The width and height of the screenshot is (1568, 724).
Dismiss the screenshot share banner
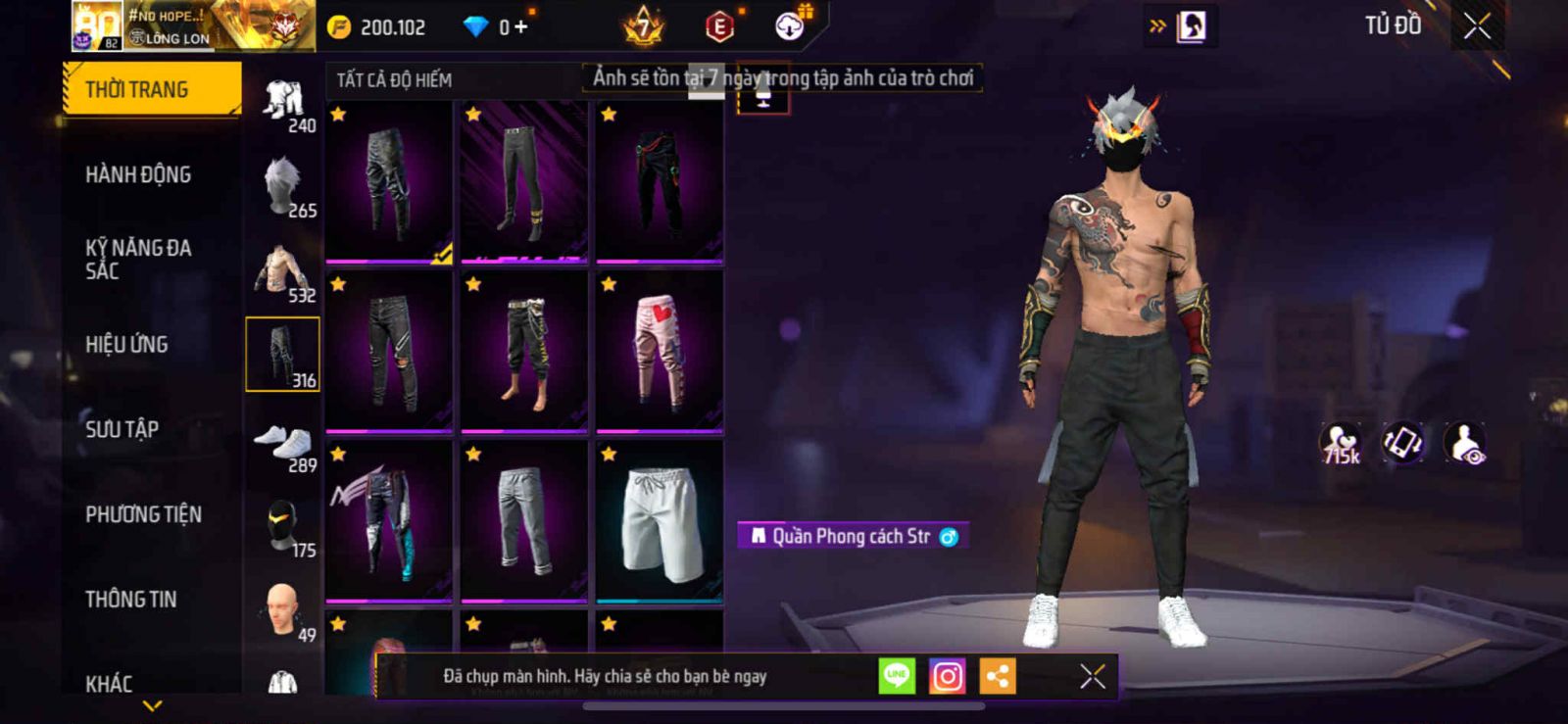[1092, 676]
